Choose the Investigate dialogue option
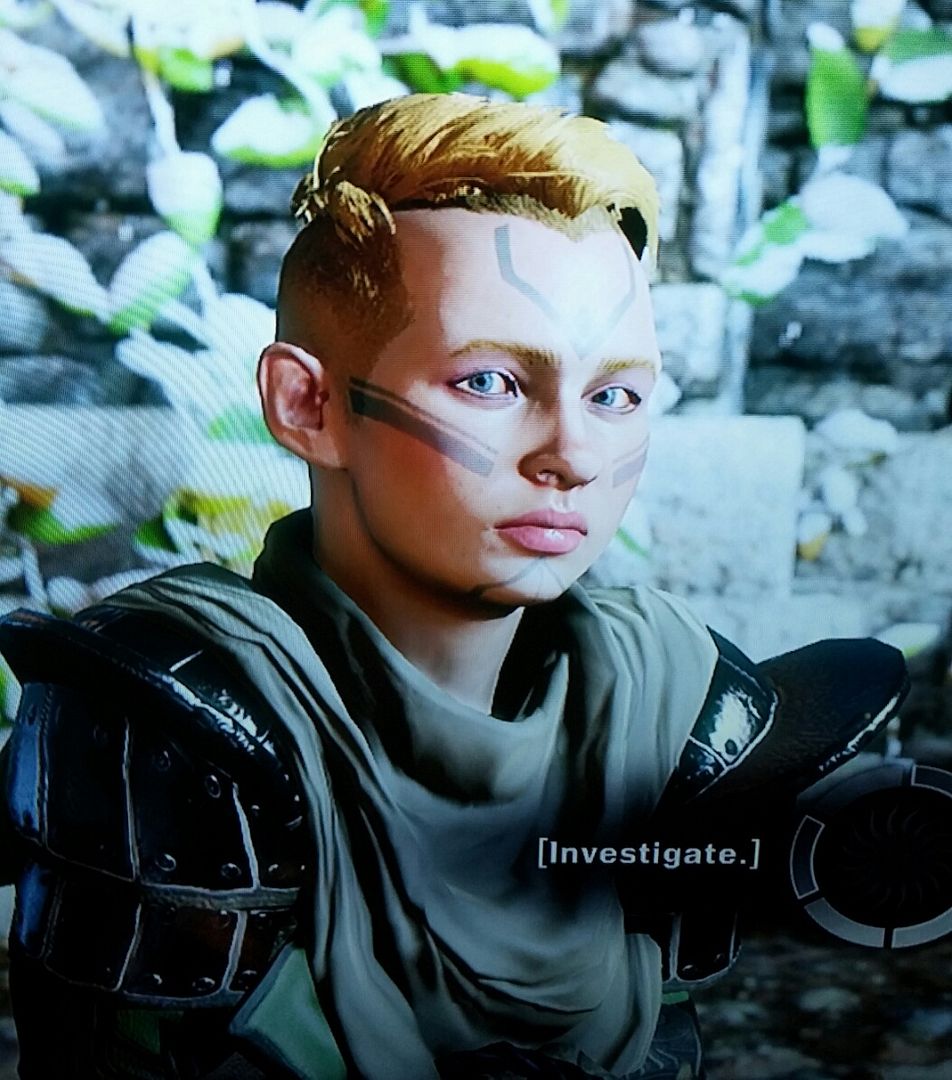Screen dimensions: 952x1080 tap(649, 854)
